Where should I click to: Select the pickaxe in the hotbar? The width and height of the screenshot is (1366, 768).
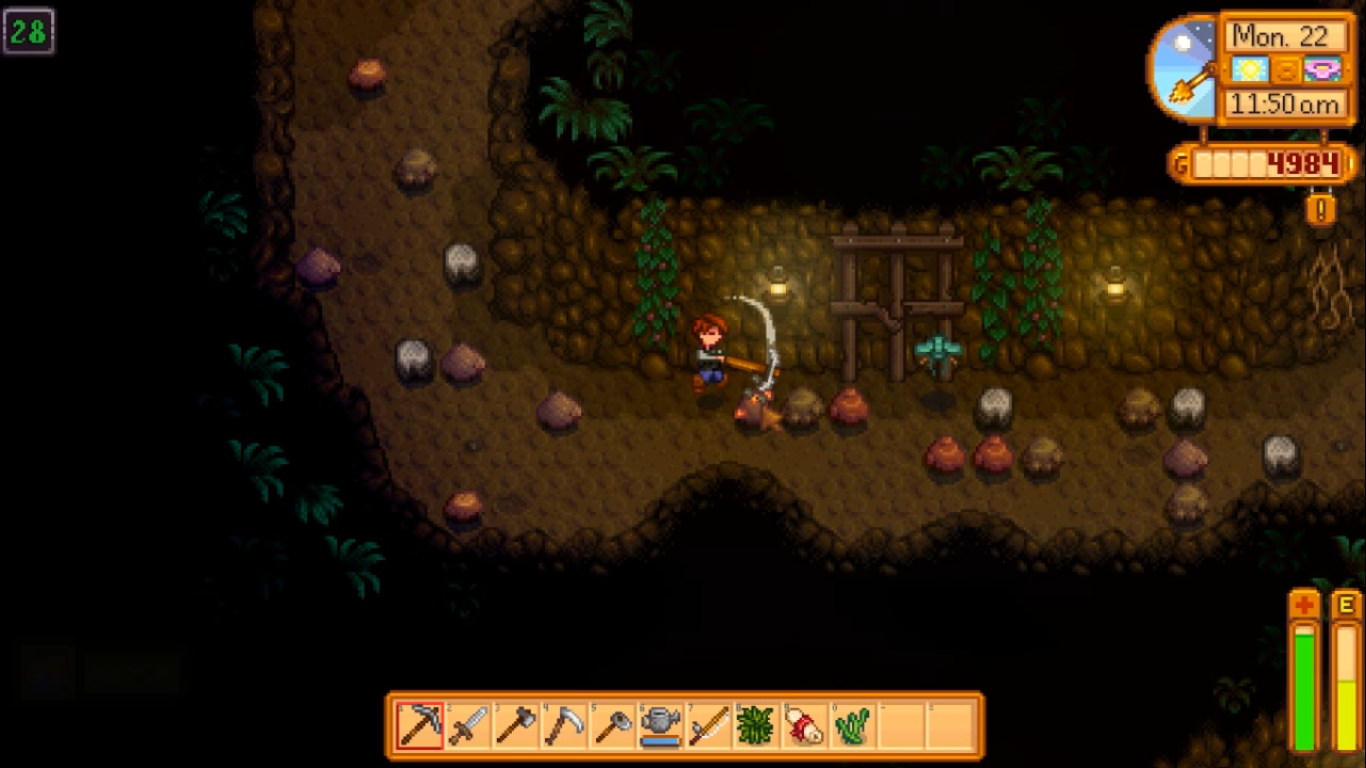pyautogui.click(x=420, y=725)
